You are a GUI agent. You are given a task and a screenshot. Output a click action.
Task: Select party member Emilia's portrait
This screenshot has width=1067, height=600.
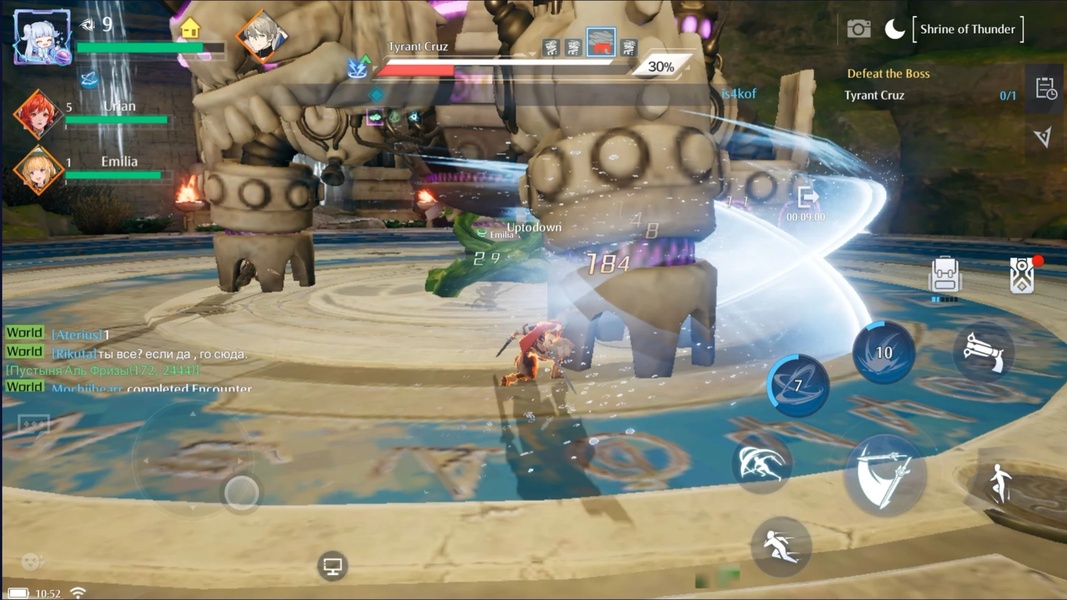[x=37, y=169]
